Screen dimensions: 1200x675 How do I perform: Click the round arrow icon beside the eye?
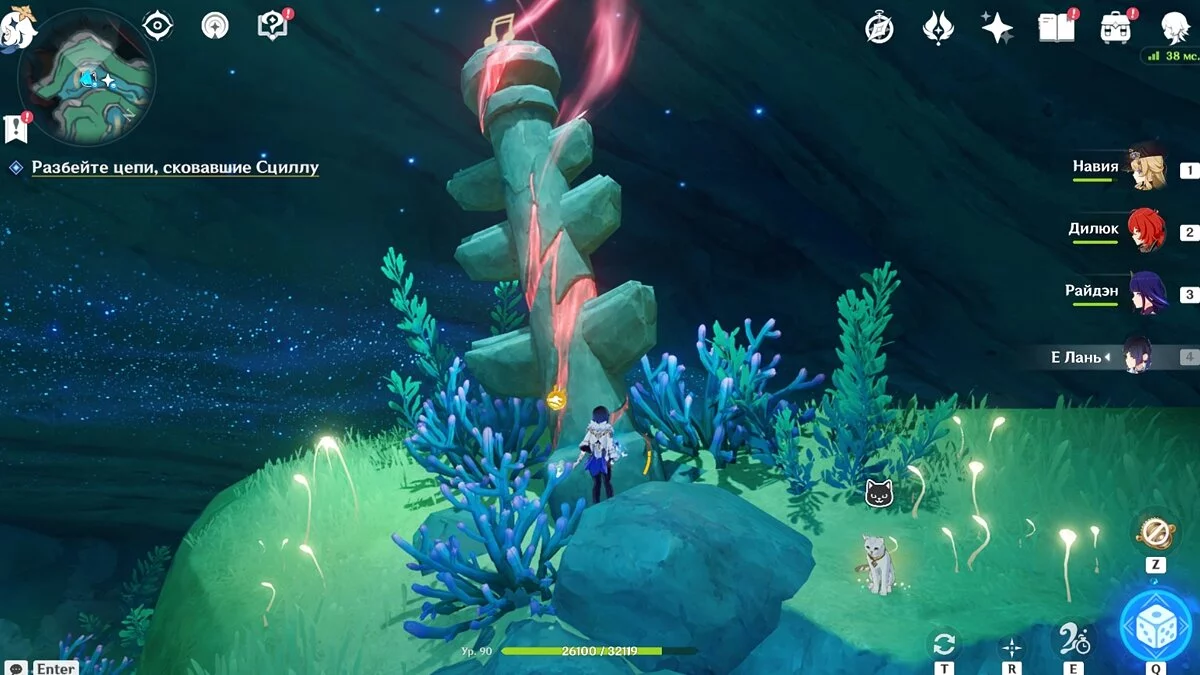tap(215, 26)
